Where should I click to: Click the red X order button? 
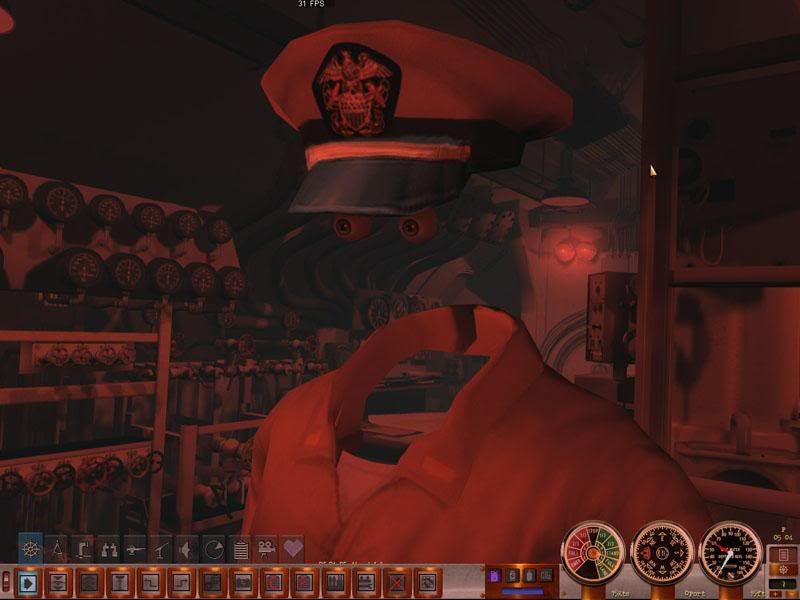pyautogui.click(x=397, y=580)
